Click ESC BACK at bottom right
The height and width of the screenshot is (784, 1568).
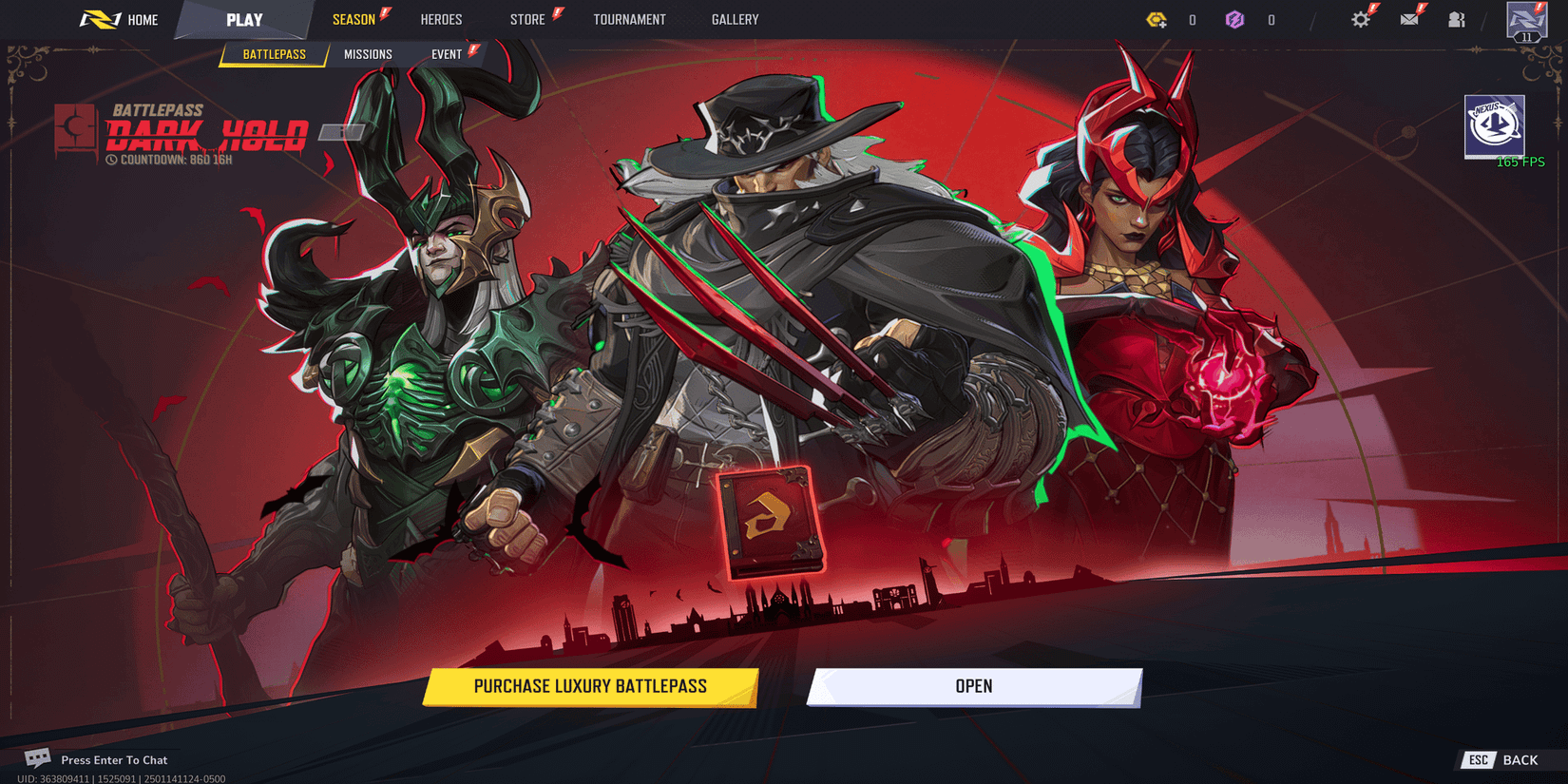click(x=1502, y=760)
